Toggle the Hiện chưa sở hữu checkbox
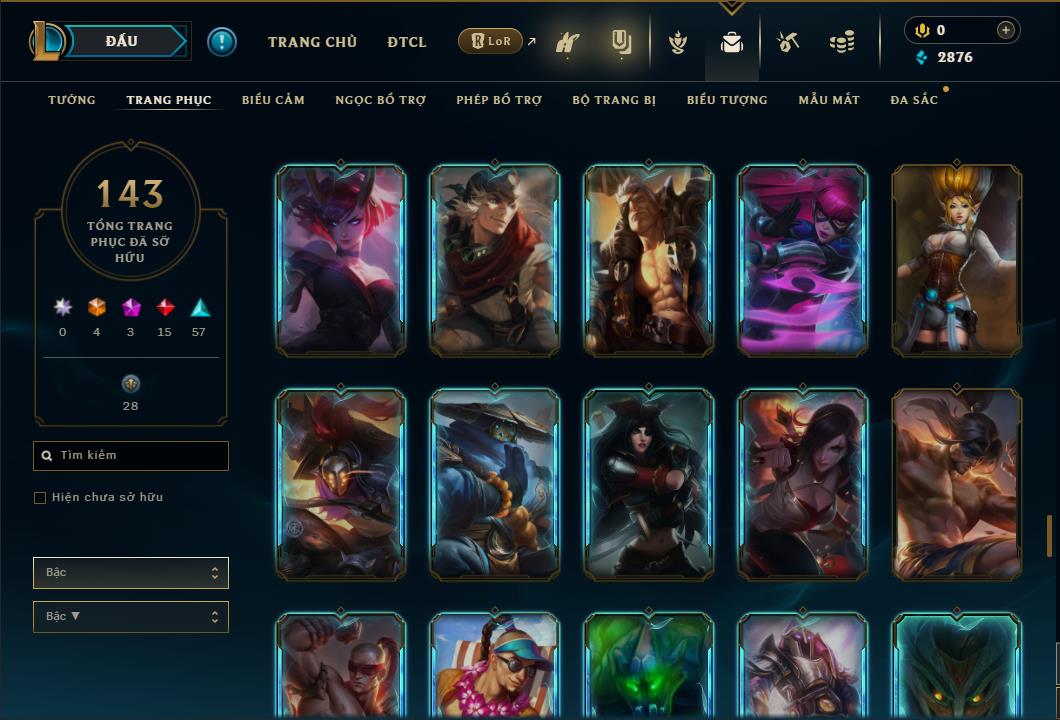The height and width of the screenshot is (720, 1060). click(x=40, y=498)
